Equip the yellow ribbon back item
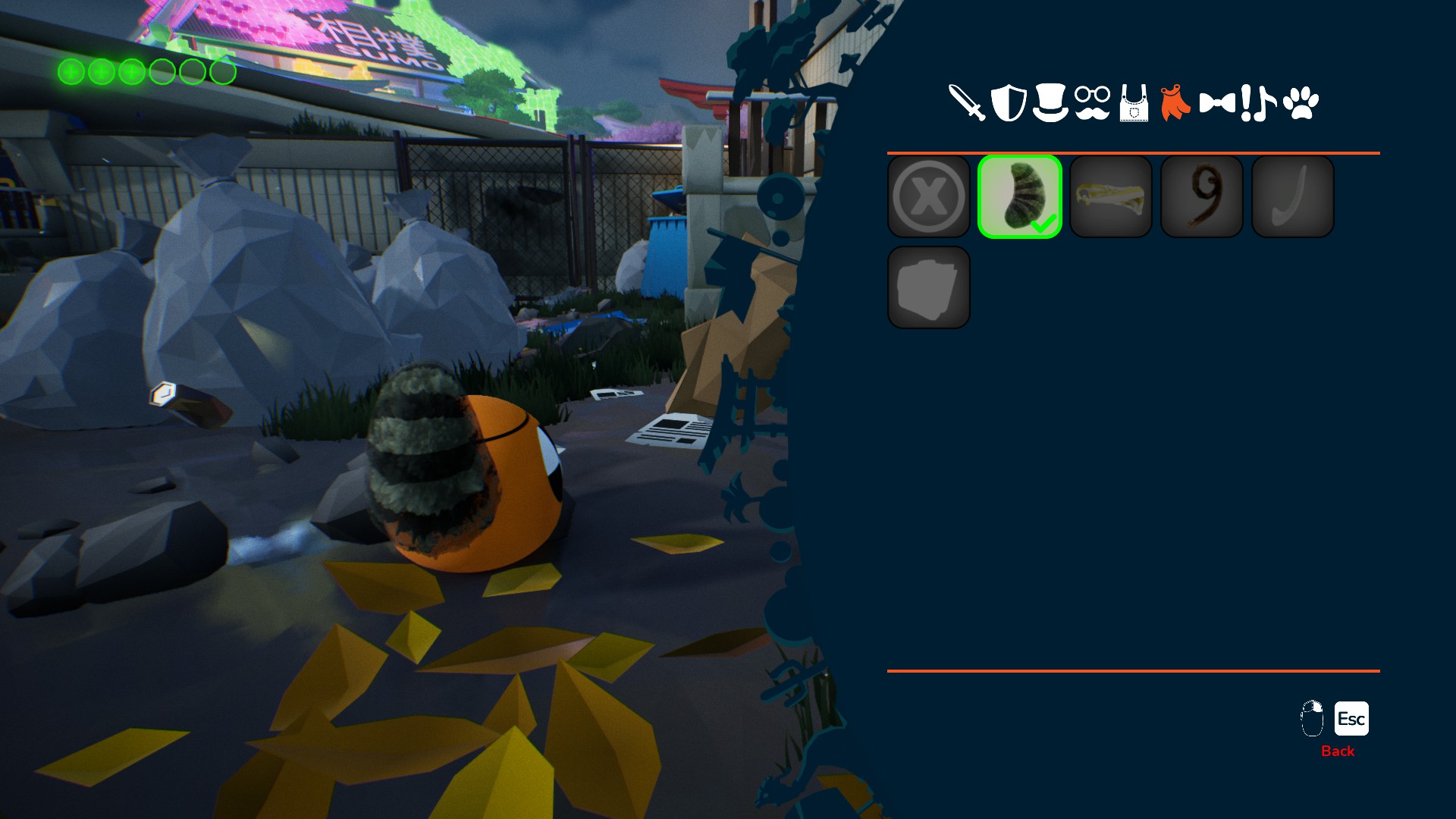The height and width of the screenshot is (819, 1456). coord(1111,197)
